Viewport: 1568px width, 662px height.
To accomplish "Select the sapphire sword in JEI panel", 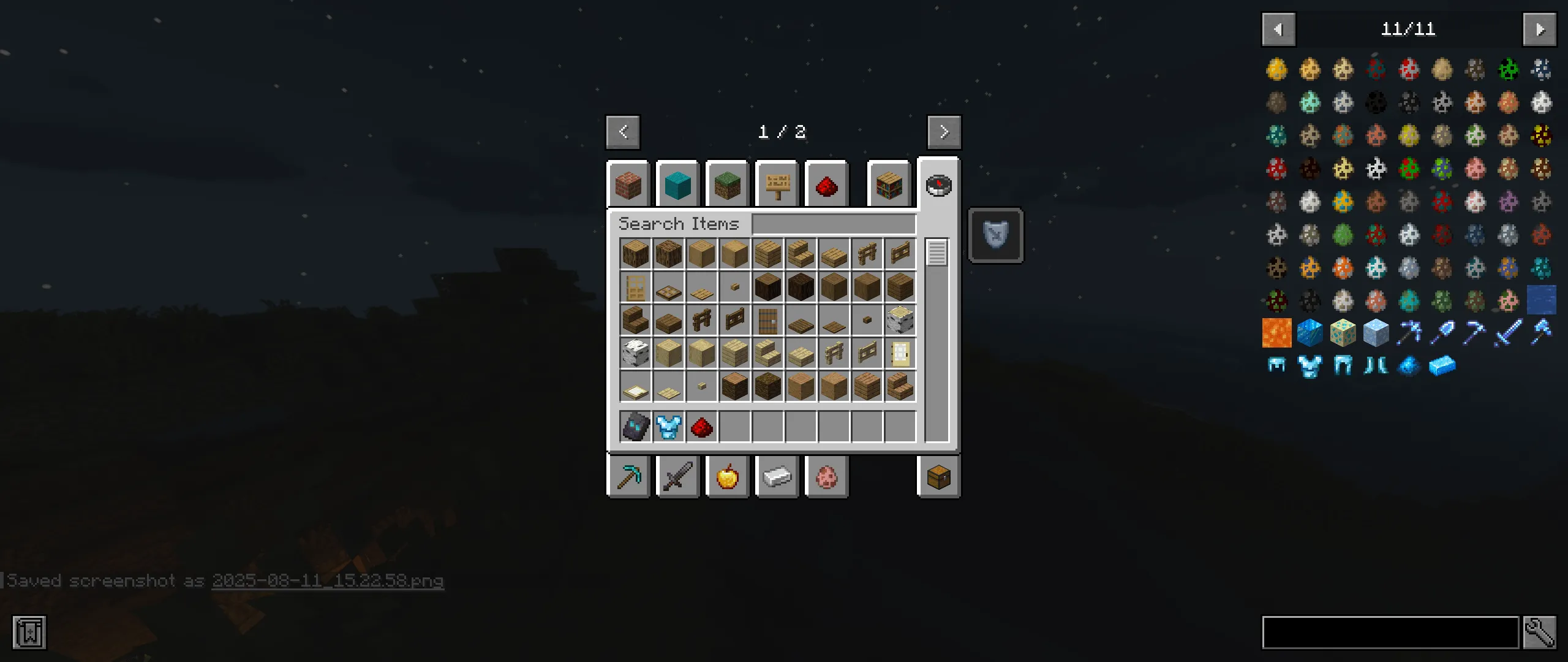I will click(x=1510, y=332).
